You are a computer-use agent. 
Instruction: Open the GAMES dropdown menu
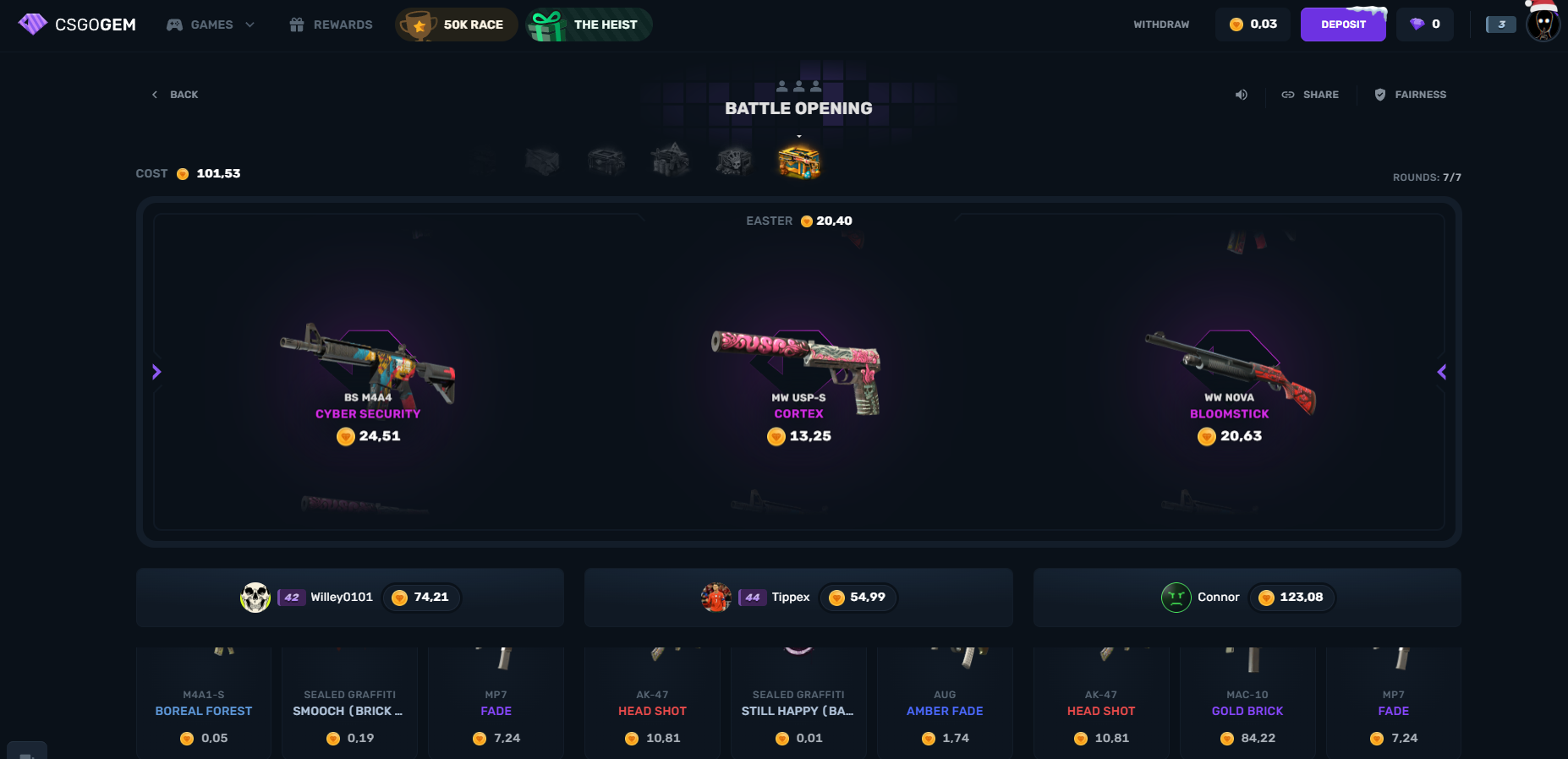click(210, 25)
